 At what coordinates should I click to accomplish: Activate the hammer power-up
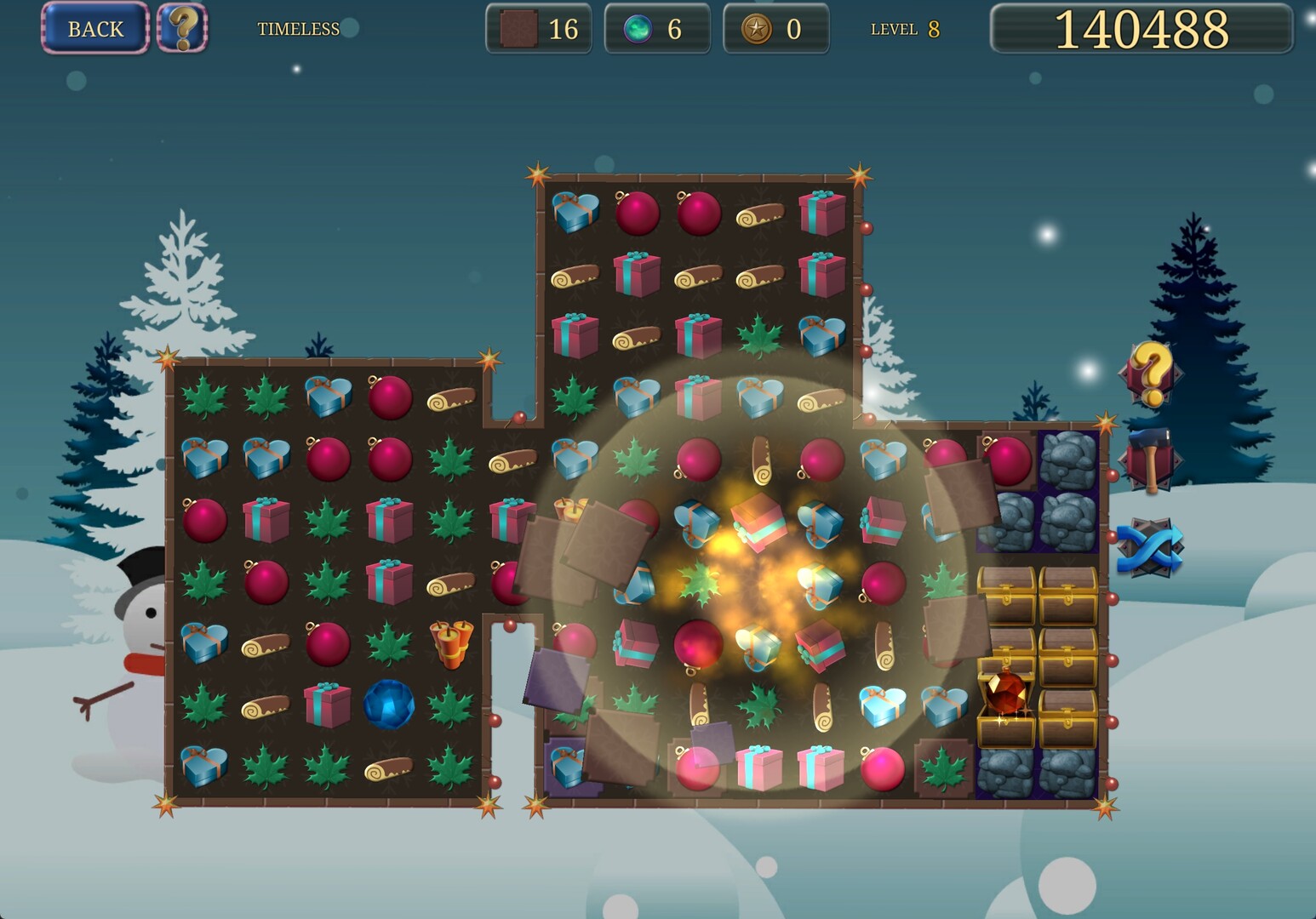click(x=1150, y=460)
